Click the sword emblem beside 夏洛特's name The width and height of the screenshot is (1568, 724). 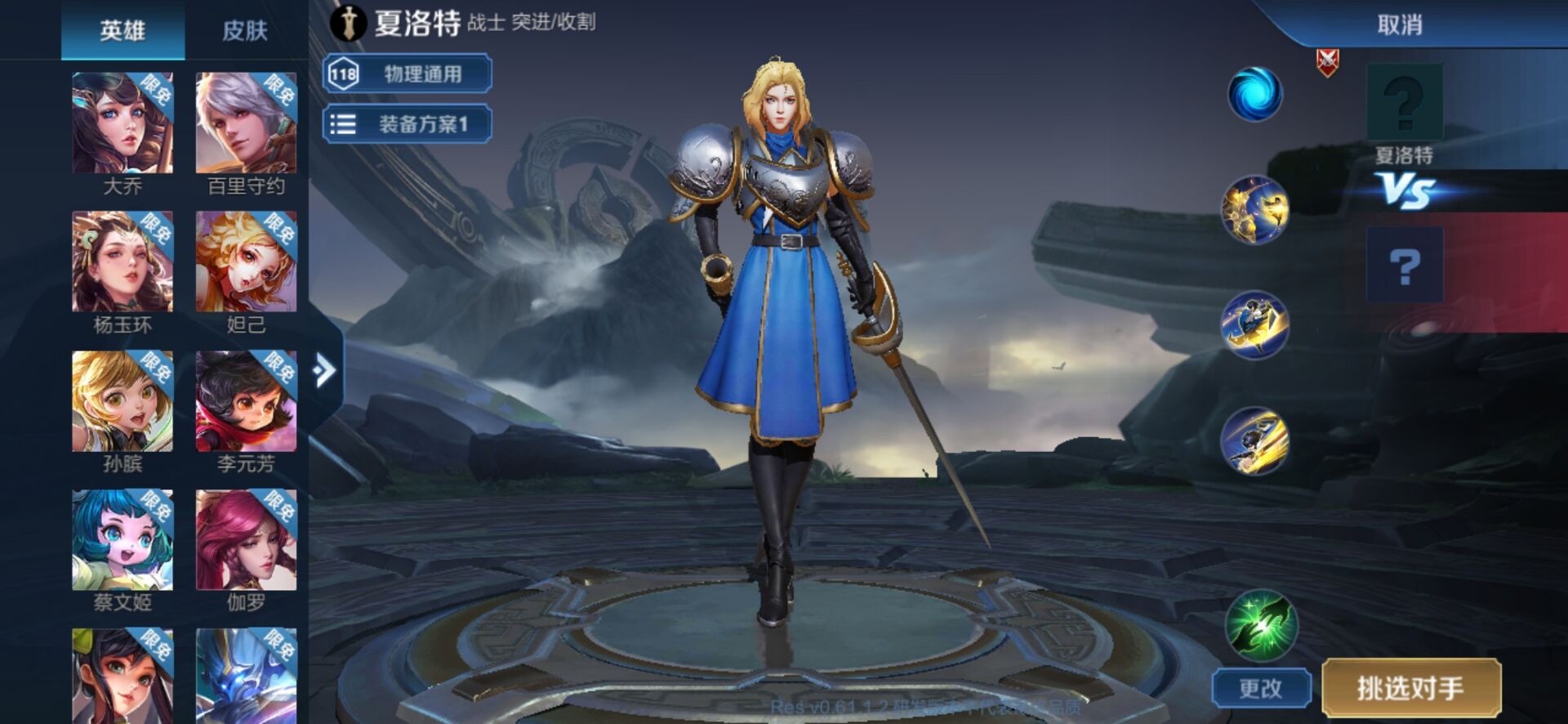(x=348, y=23)
